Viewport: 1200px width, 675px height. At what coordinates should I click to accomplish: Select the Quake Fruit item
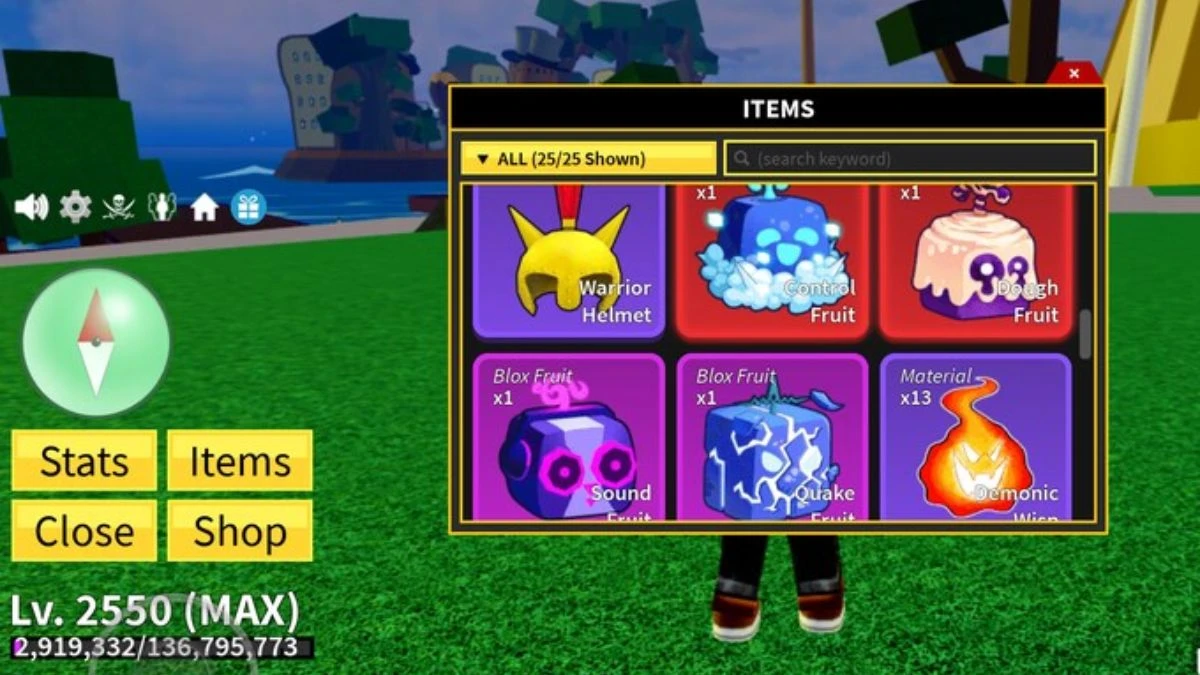[771, 438]
